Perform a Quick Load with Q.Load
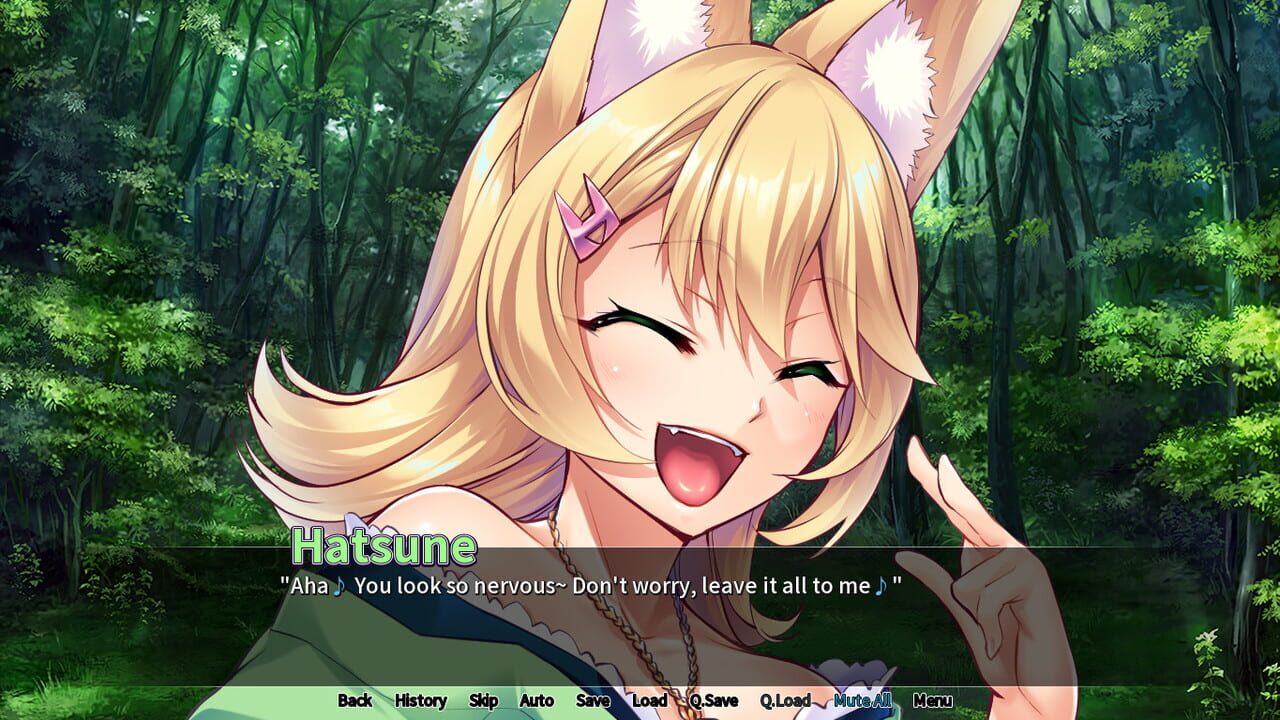 (x=785, y=701)
